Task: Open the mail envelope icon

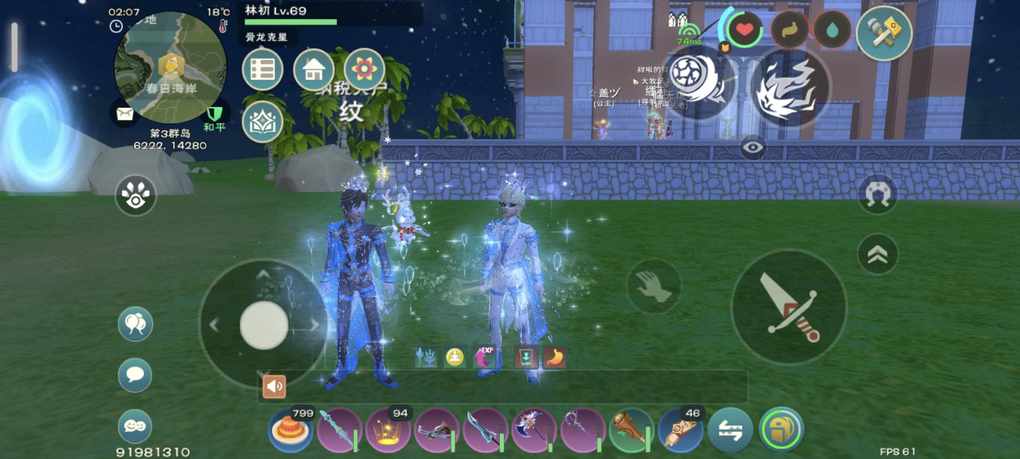Action: coord(124,114)
